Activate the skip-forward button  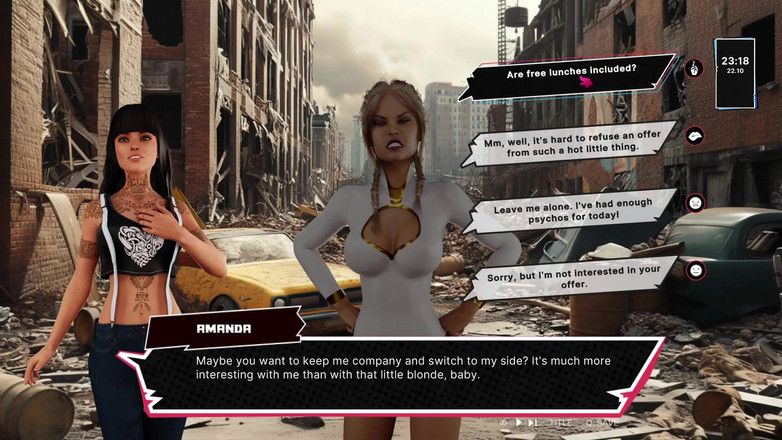[x=533, y=423]
